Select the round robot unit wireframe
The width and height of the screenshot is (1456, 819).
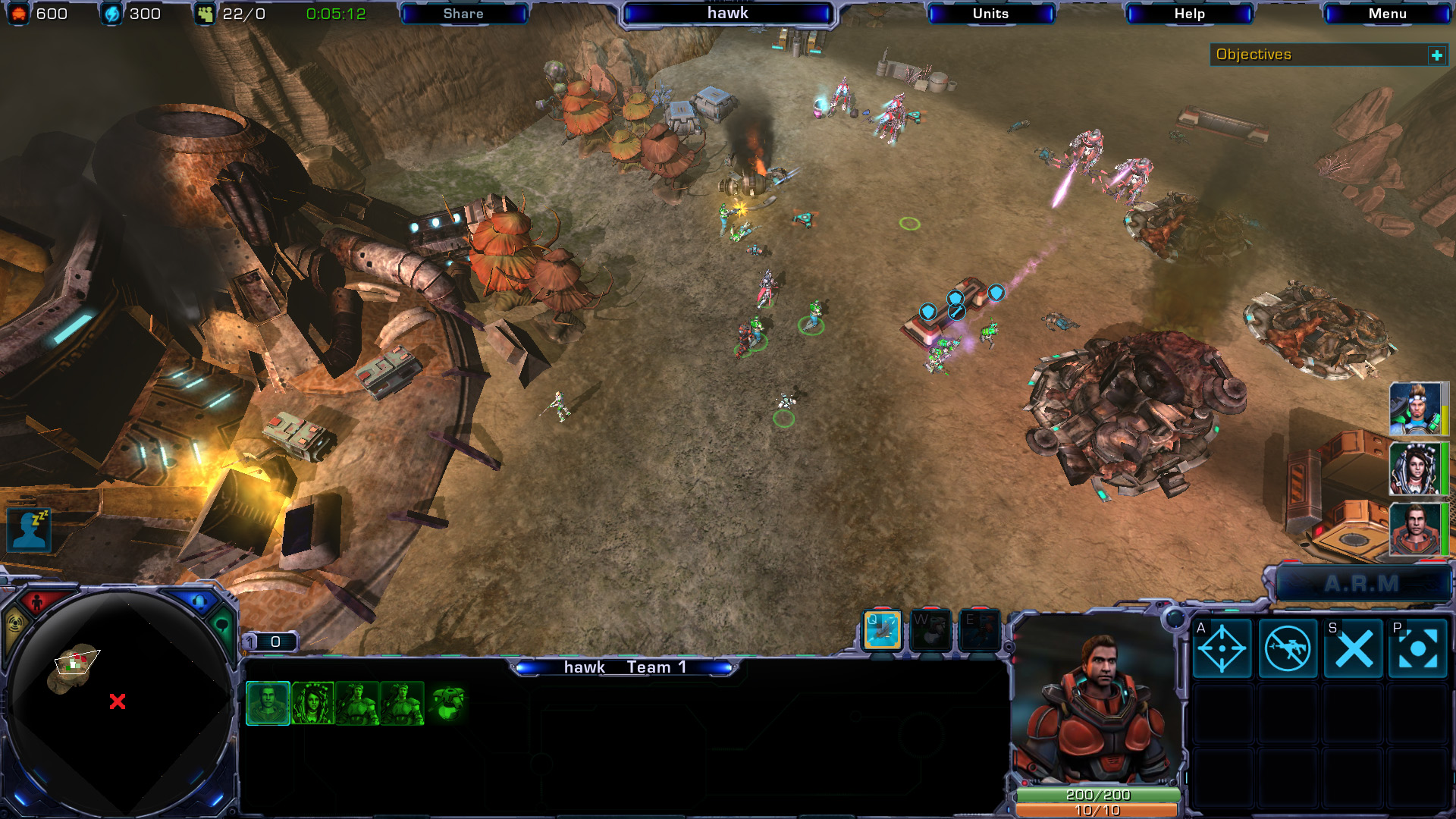tap(447, 703)
